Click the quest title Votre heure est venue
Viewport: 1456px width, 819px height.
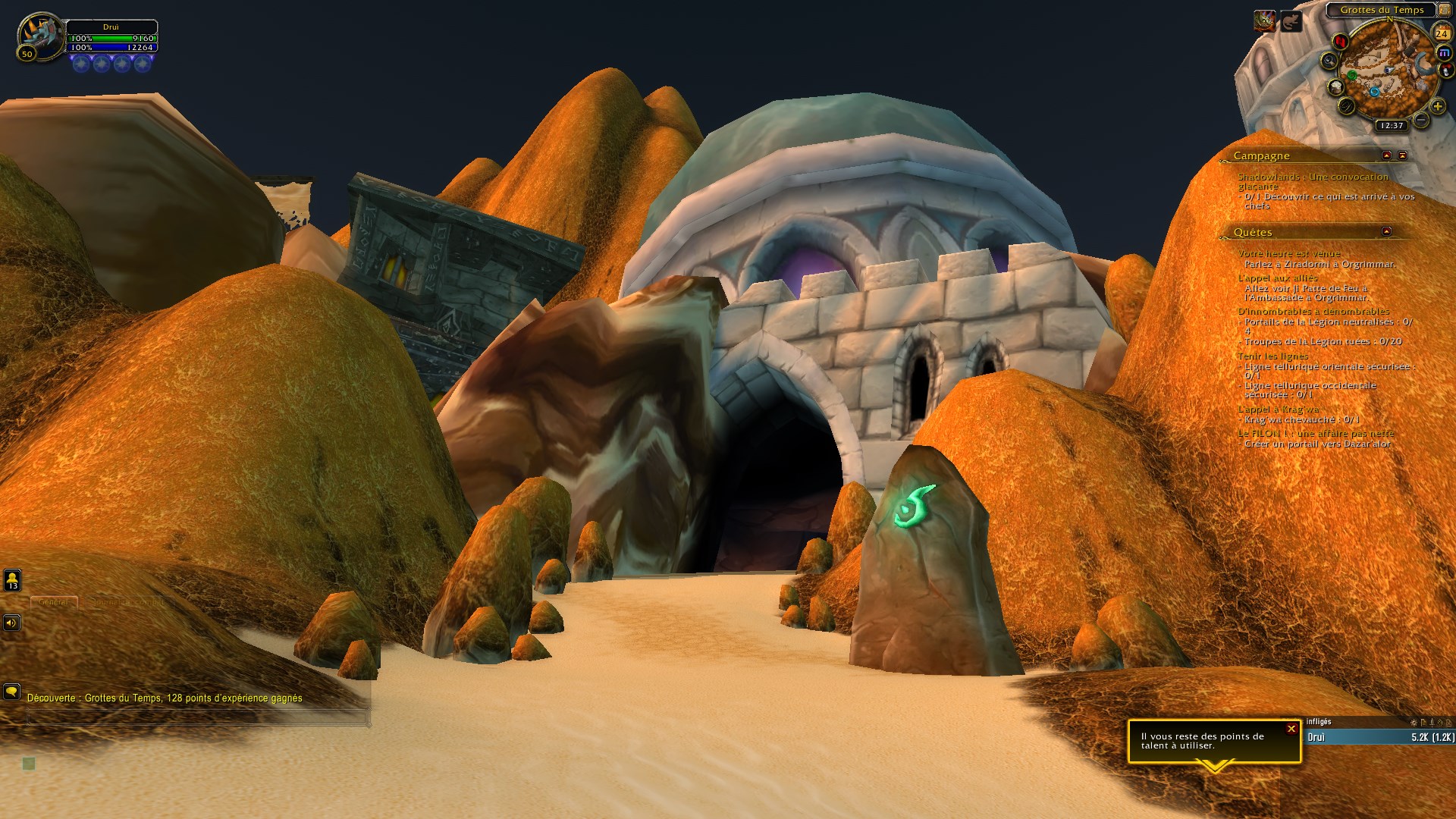click(x=1289, y=253)
